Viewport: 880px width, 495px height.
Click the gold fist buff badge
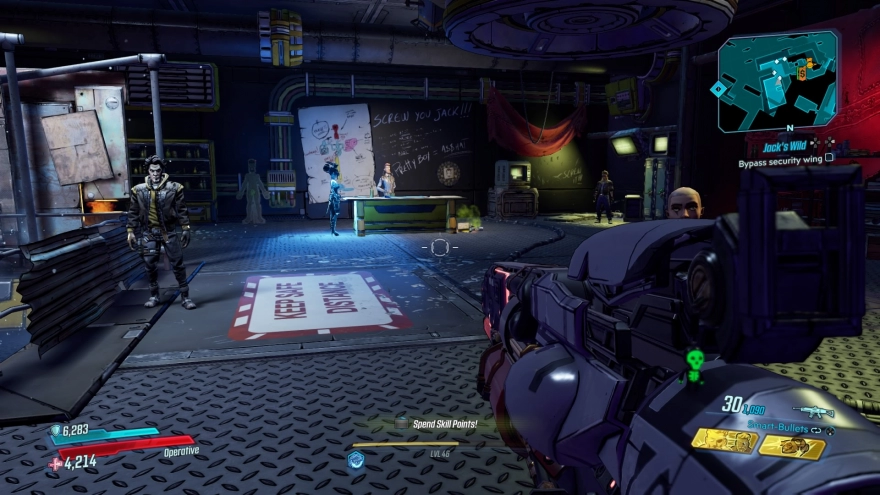tap(792, 446)
